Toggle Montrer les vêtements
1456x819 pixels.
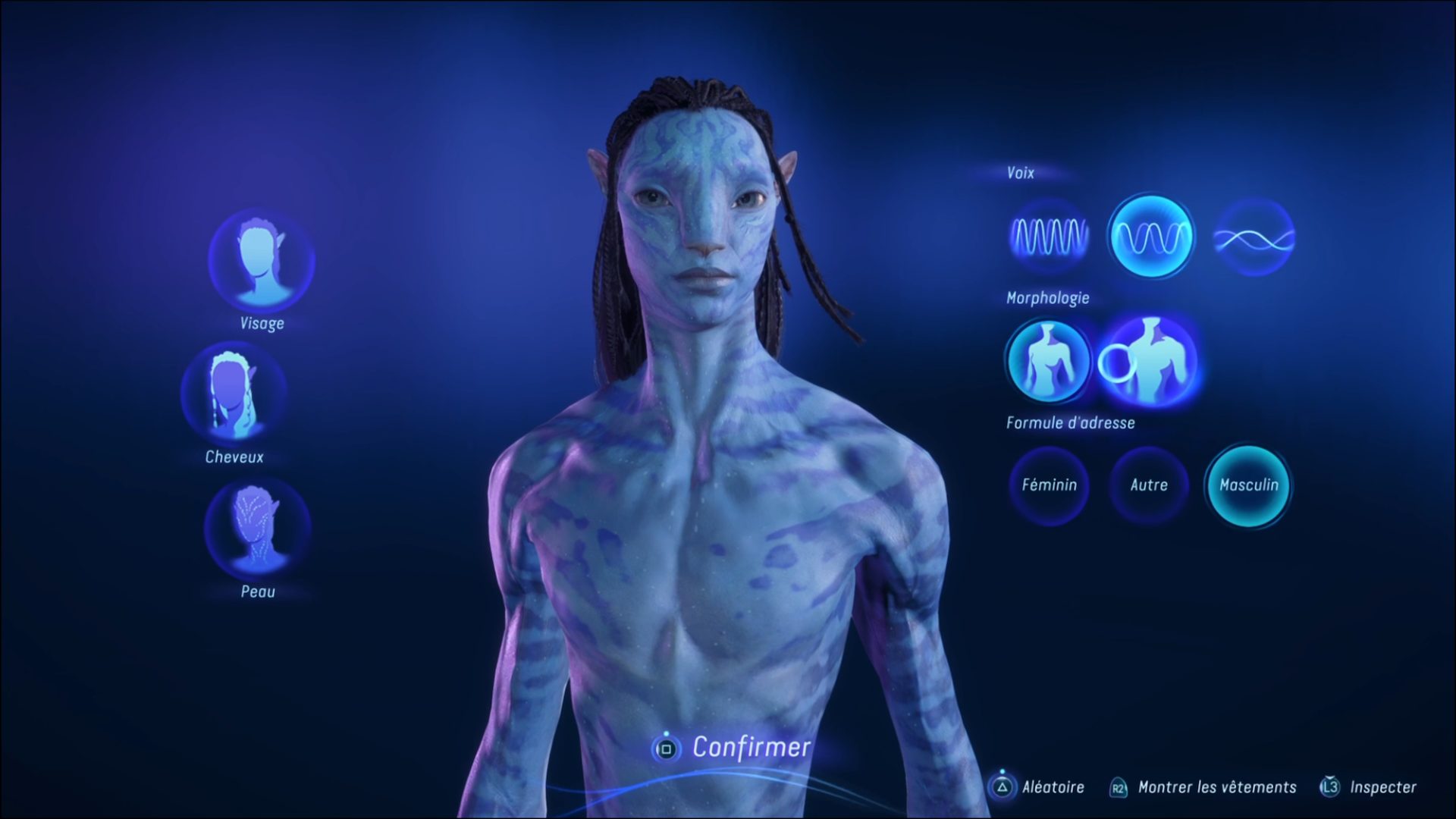click(x=1203, y=787)
